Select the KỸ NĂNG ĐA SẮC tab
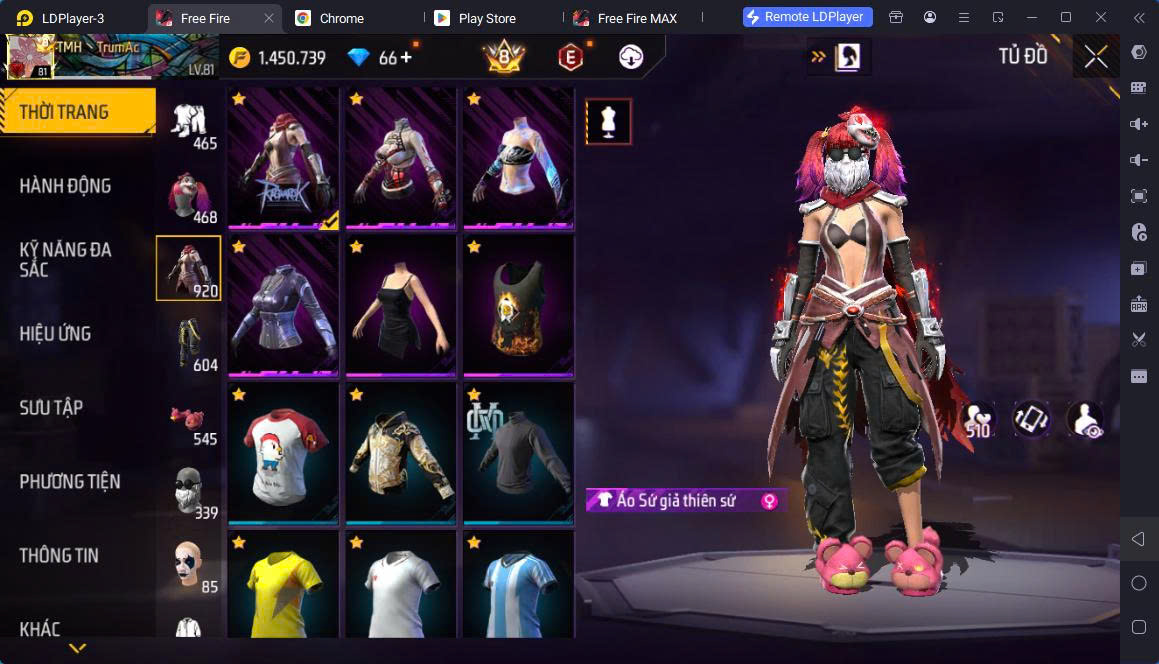The height and width of the screenshot is (664, 1159). point(66,259)
